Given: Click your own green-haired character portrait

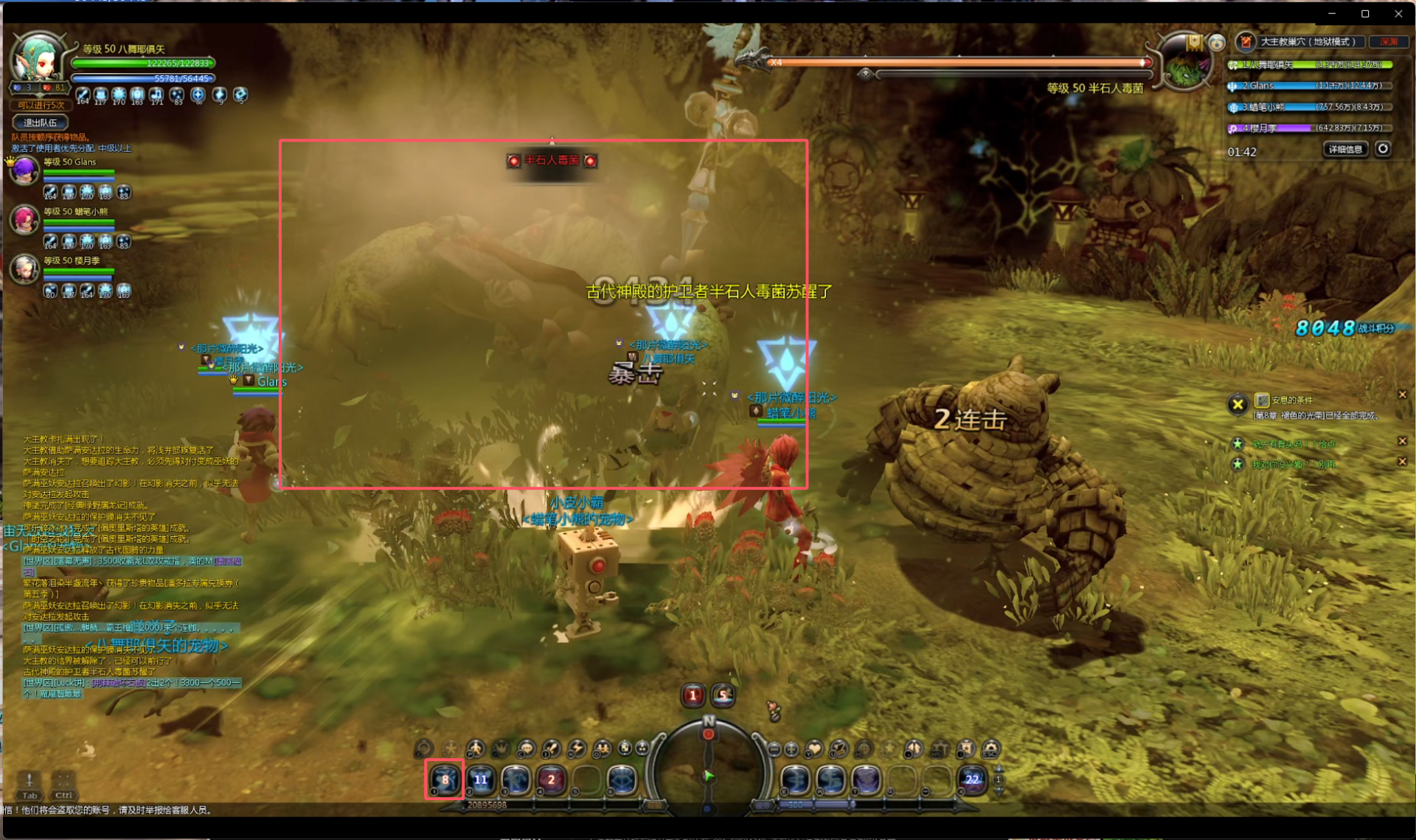Looking at the screenshot, I should click(38, 59).
